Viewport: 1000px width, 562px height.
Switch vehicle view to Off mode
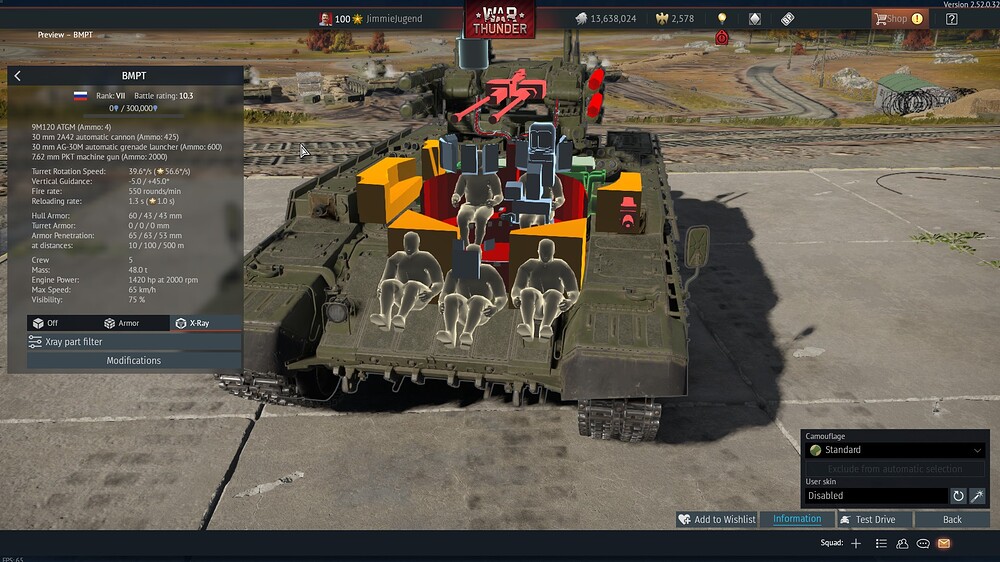[46, 323]
